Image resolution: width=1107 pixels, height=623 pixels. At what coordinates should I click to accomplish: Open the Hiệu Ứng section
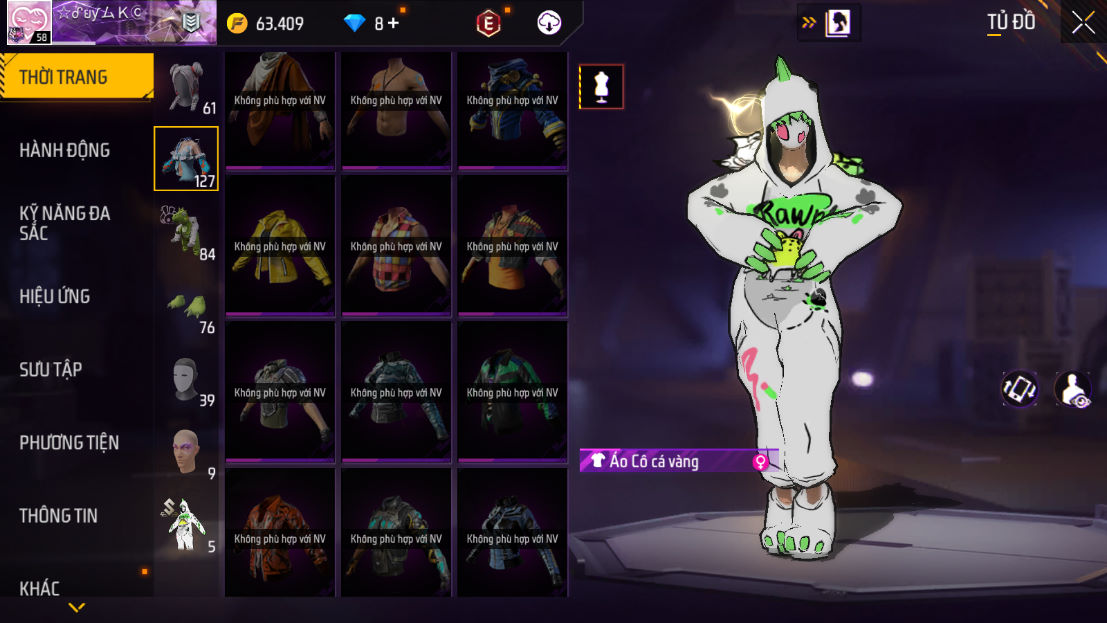[x=55, y=296]
